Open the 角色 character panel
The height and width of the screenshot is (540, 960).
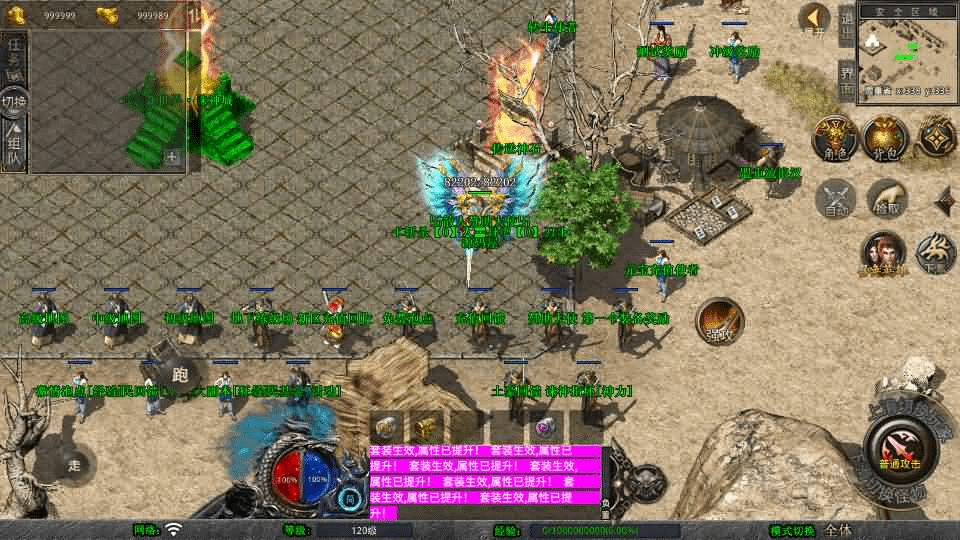point(832,139)
